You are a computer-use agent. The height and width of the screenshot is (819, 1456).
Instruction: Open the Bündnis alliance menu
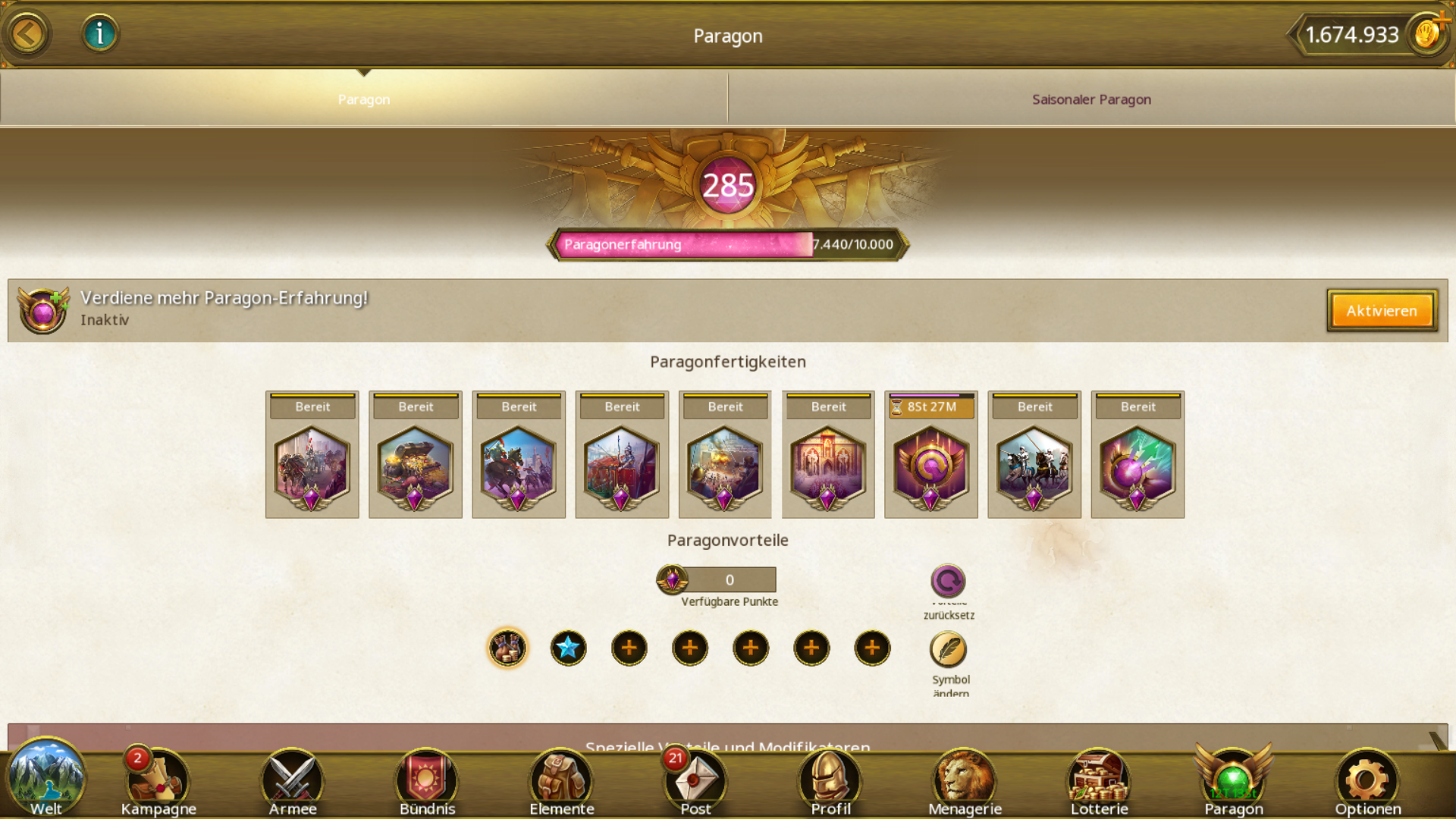pyautogui.click(x=427, y=783)
